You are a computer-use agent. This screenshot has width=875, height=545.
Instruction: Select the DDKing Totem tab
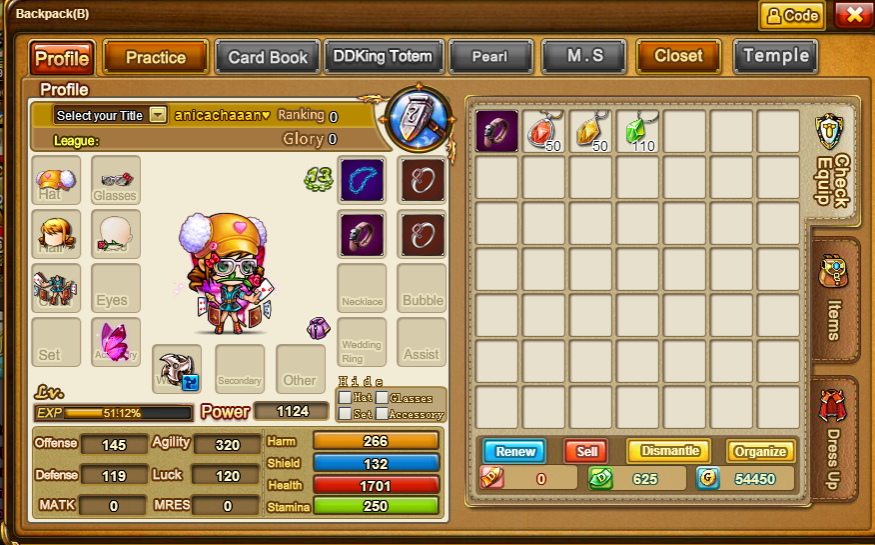point(383,57)
